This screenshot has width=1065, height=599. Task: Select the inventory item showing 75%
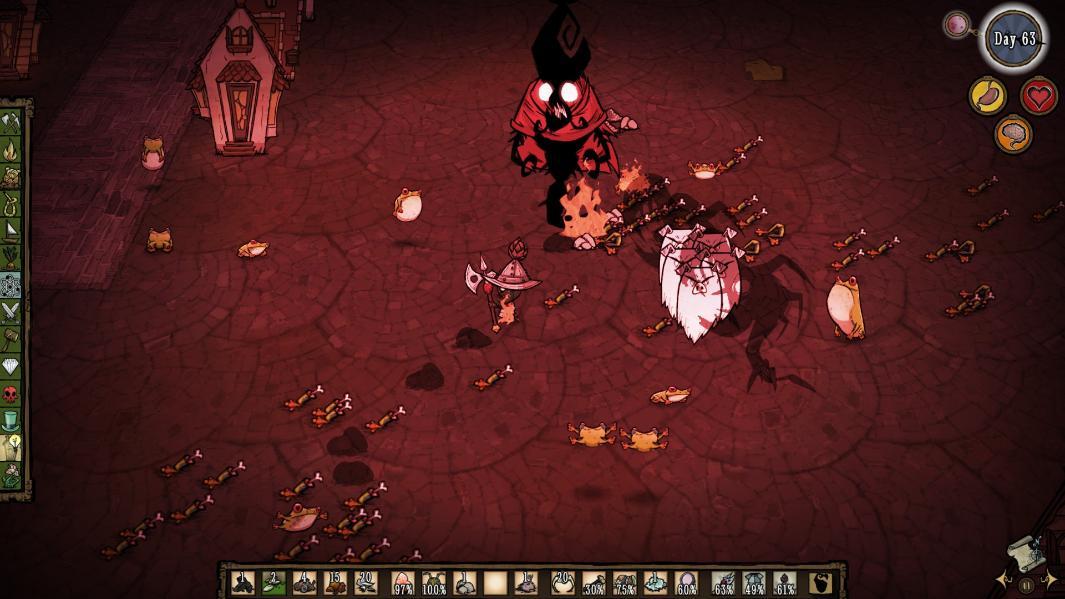(625, 582)
